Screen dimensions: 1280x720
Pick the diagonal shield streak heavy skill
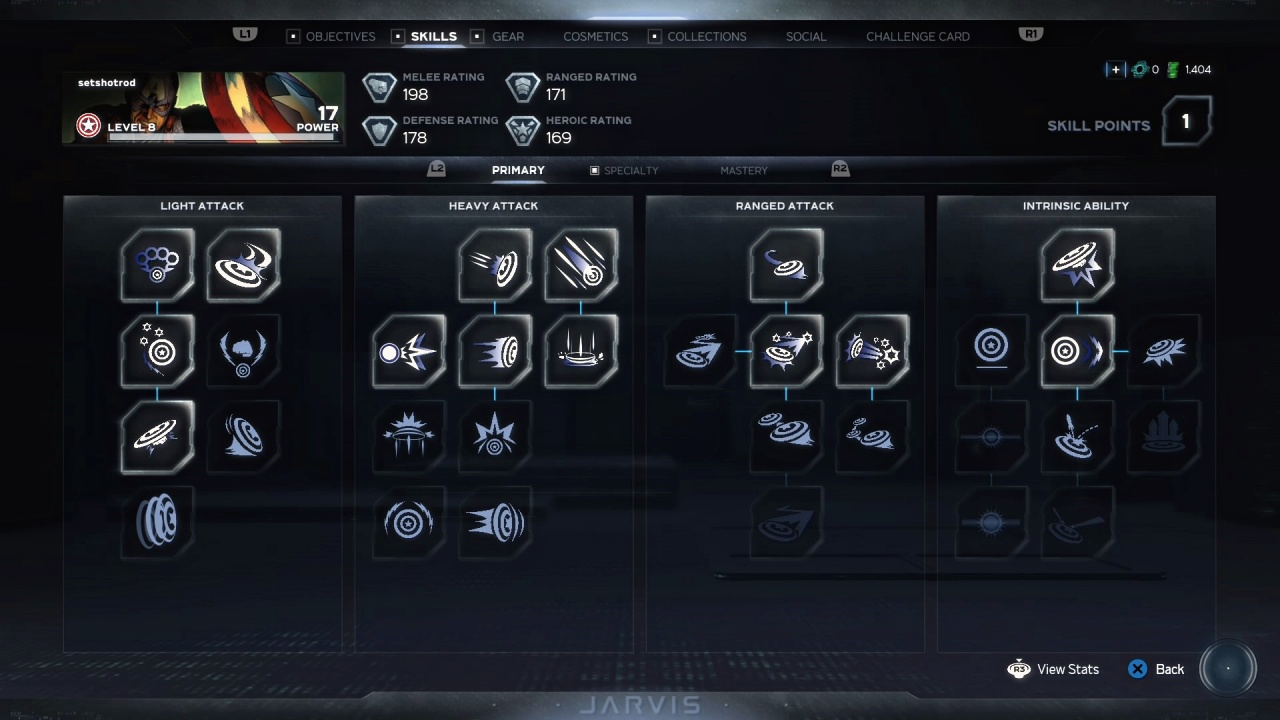pyautogui.click(x=581, y=264)
